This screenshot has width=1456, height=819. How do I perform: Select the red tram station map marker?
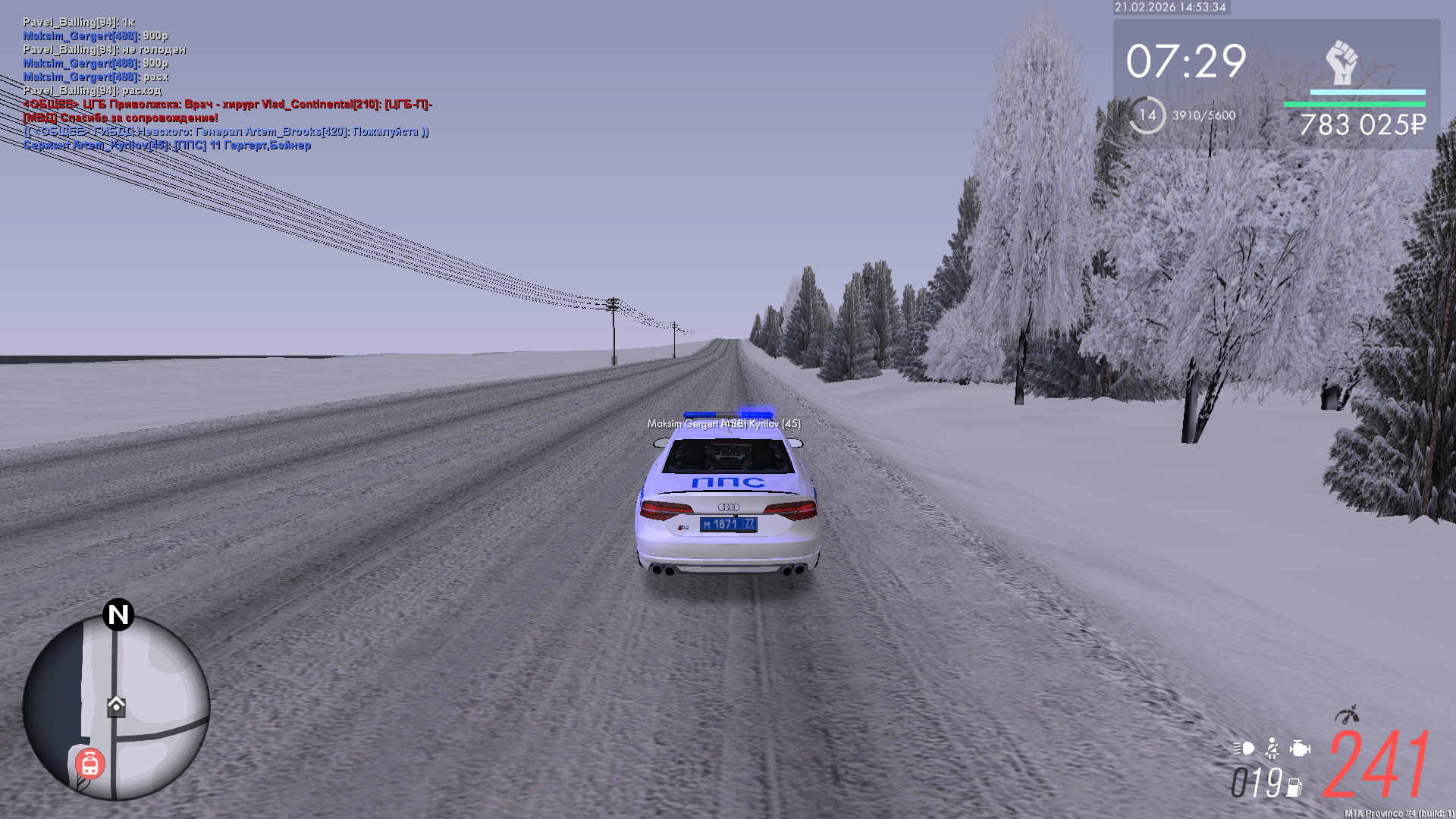pyautogui.click(x=89, y=764)
